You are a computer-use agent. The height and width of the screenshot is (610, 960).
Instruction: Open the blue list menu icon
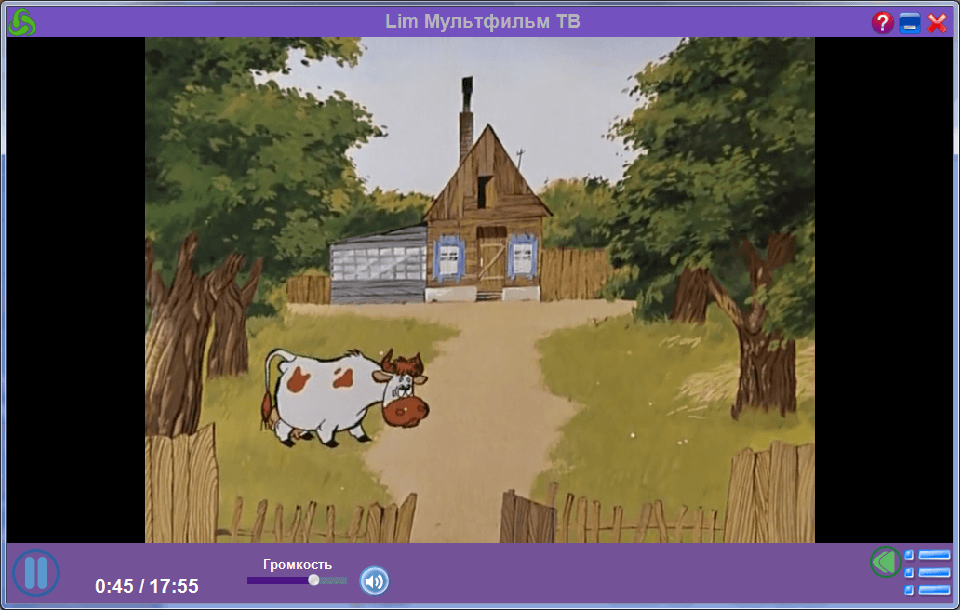coord(927,572)
